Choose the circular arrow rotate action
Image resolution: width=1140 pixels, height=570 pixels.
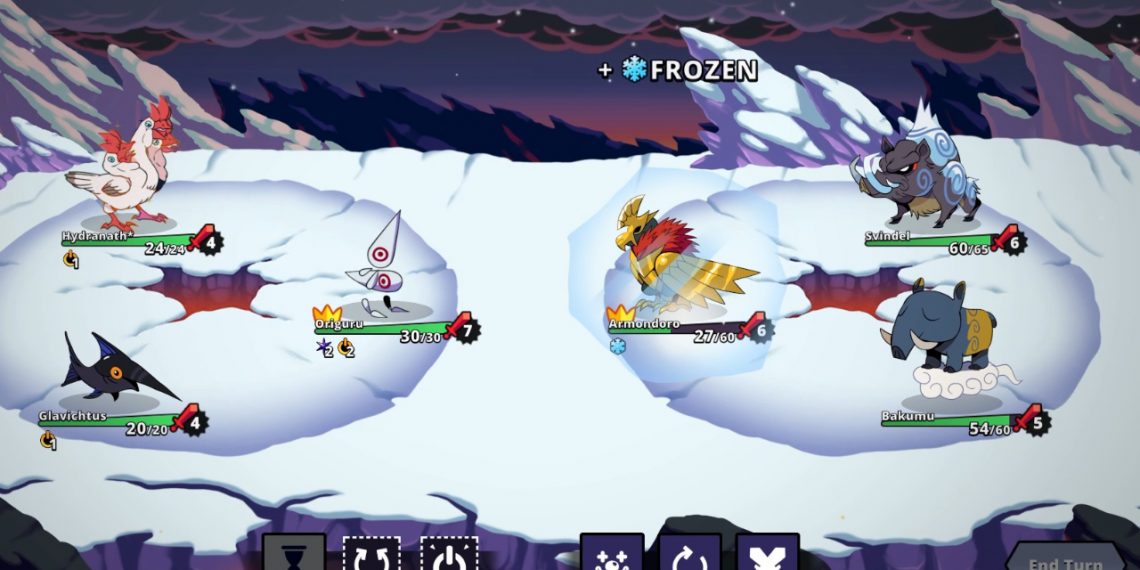click(x=689, y=554)
